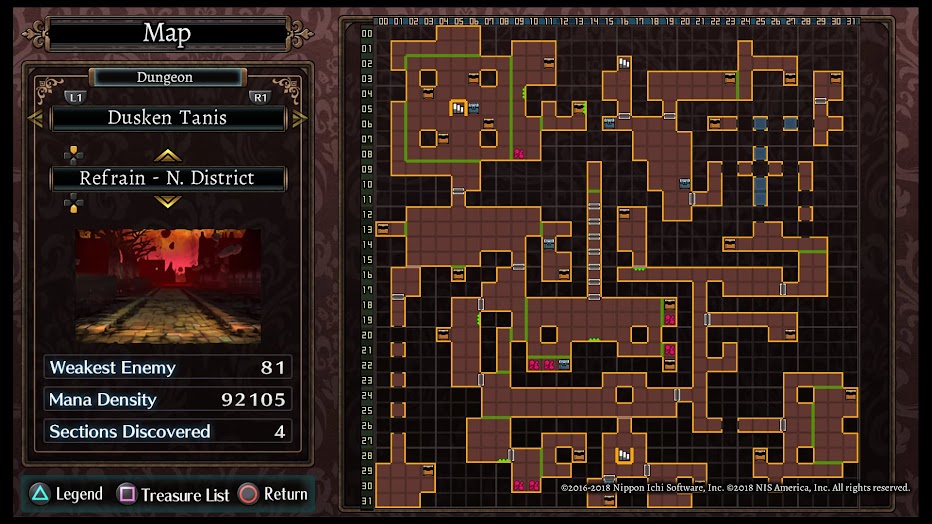Click the dungeon preview thumbnail
This screenshot has width=932, height=524.
click(x=168, y=286)
